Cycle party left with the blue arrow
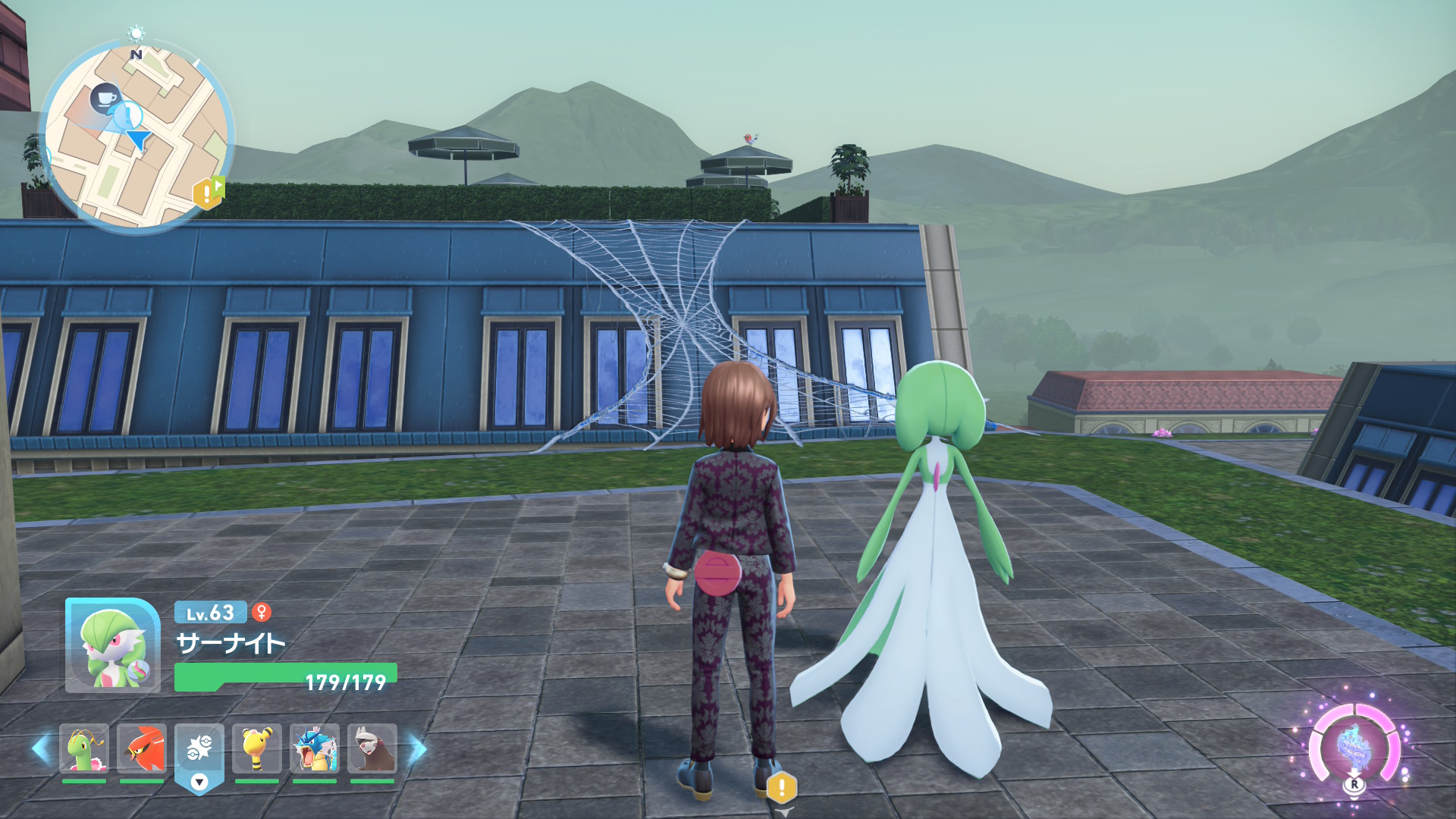 point(41,748)
